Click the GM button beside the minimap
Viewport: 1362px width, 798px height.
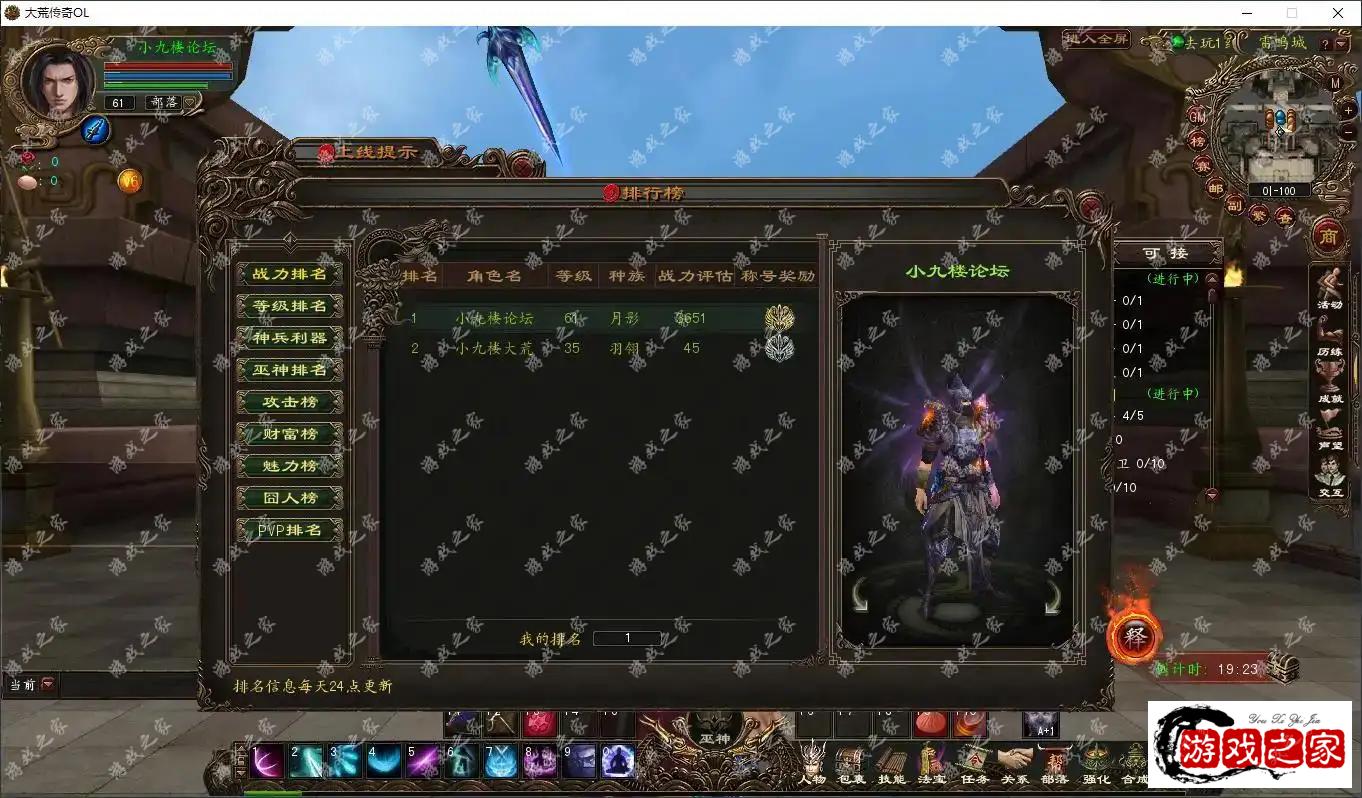(1197, 116)
